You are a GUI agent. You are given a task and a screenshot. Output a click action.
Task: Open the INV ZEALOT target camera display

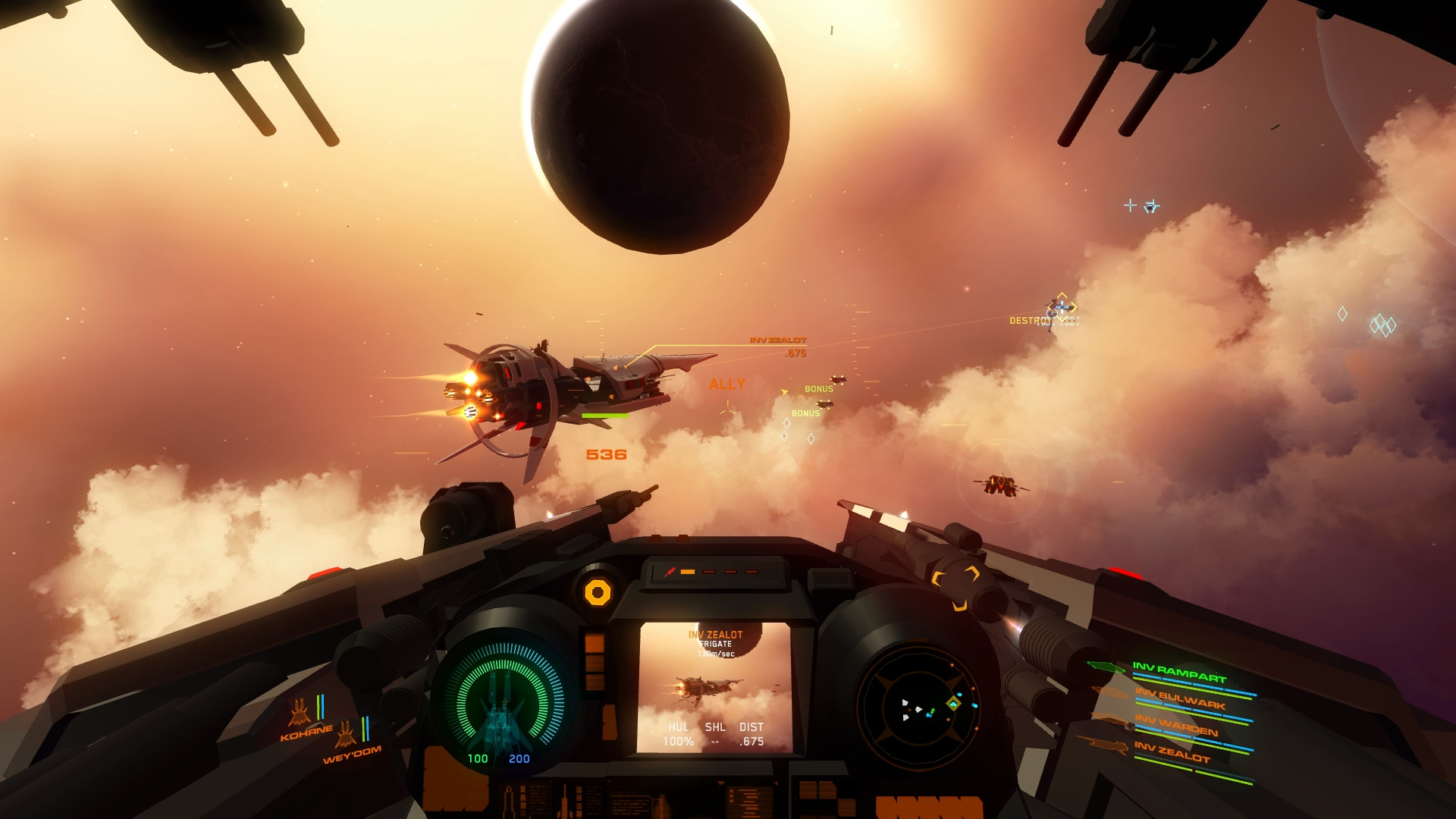tap(715, 687)
